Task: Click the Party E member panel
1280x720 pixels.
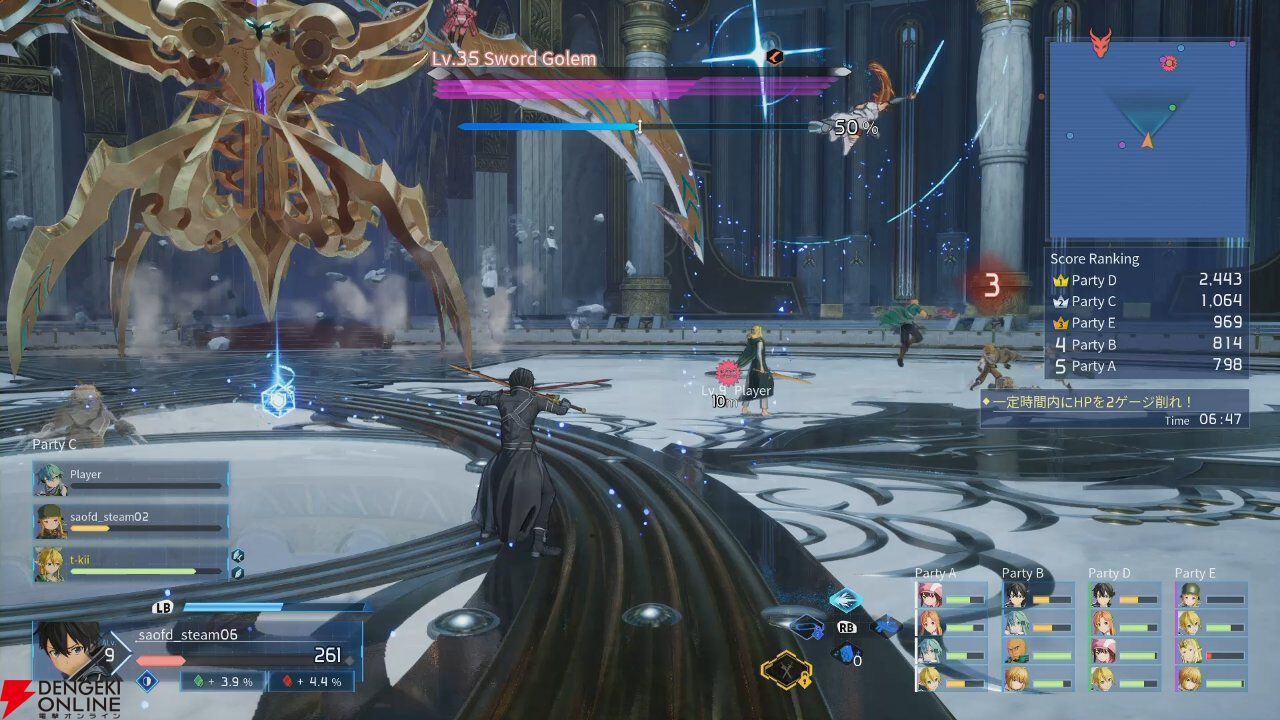Action: coord(1211,636)
